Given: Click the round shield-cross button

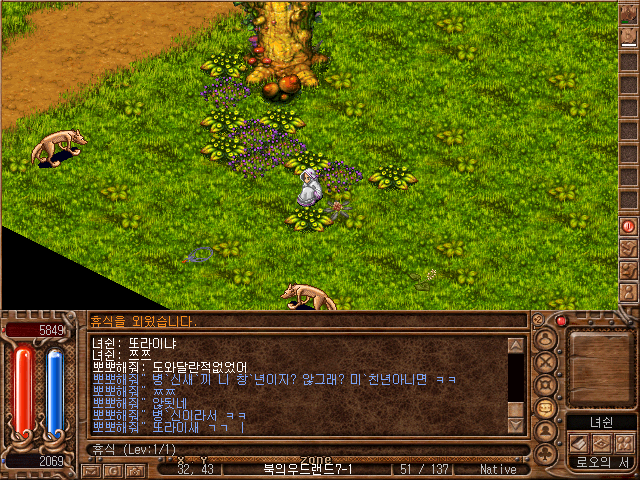Looking at the screenshot, I should (546, 385).
